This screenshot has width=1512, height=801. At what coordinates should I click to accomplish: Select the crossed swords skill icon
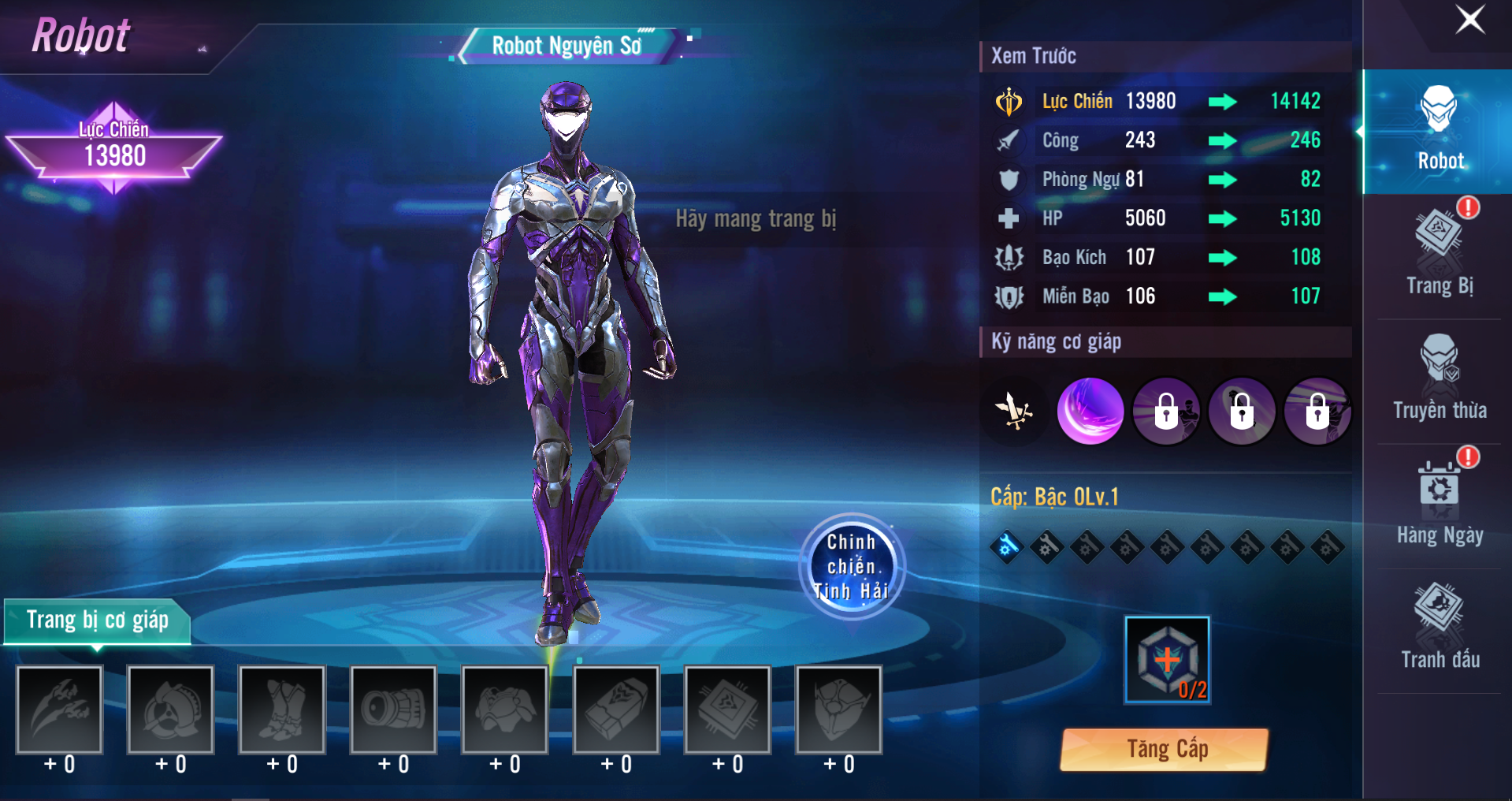click(1014, 411)
